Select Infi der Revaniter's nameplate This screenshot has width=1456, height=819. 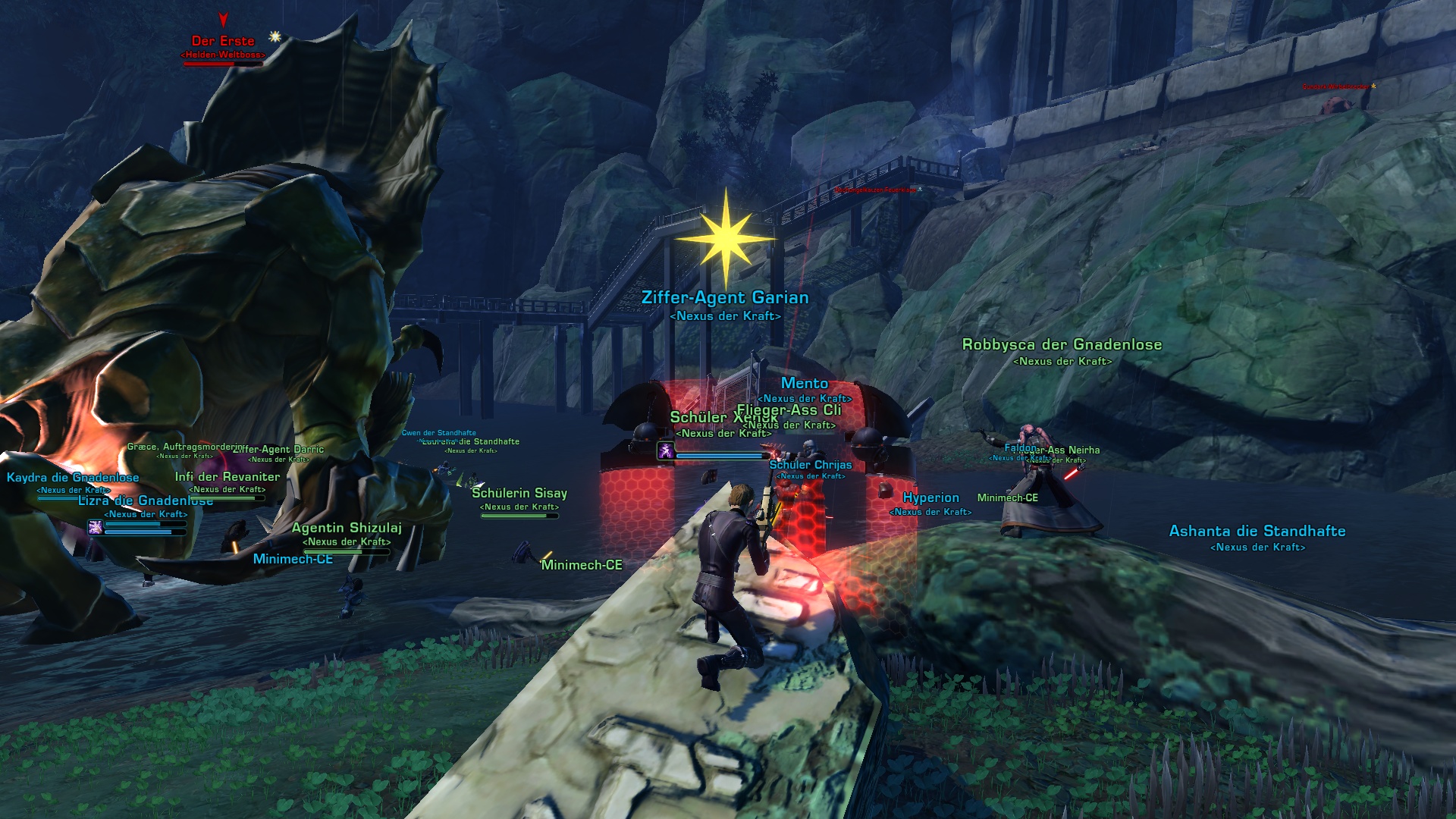point(227,477)
